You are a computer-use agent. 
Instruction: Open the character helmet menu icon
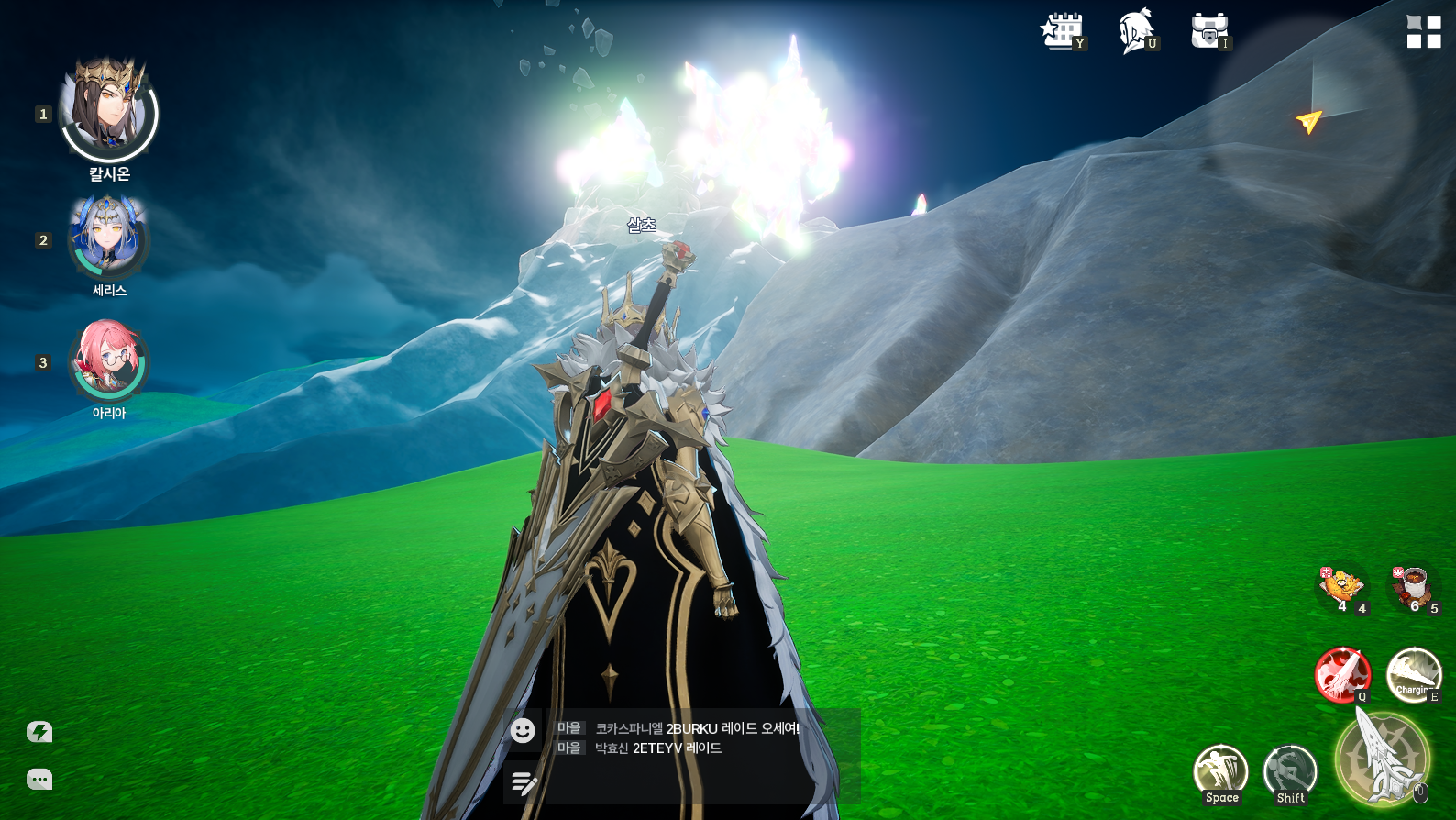pyautogui.click(x=1135, y=31)
